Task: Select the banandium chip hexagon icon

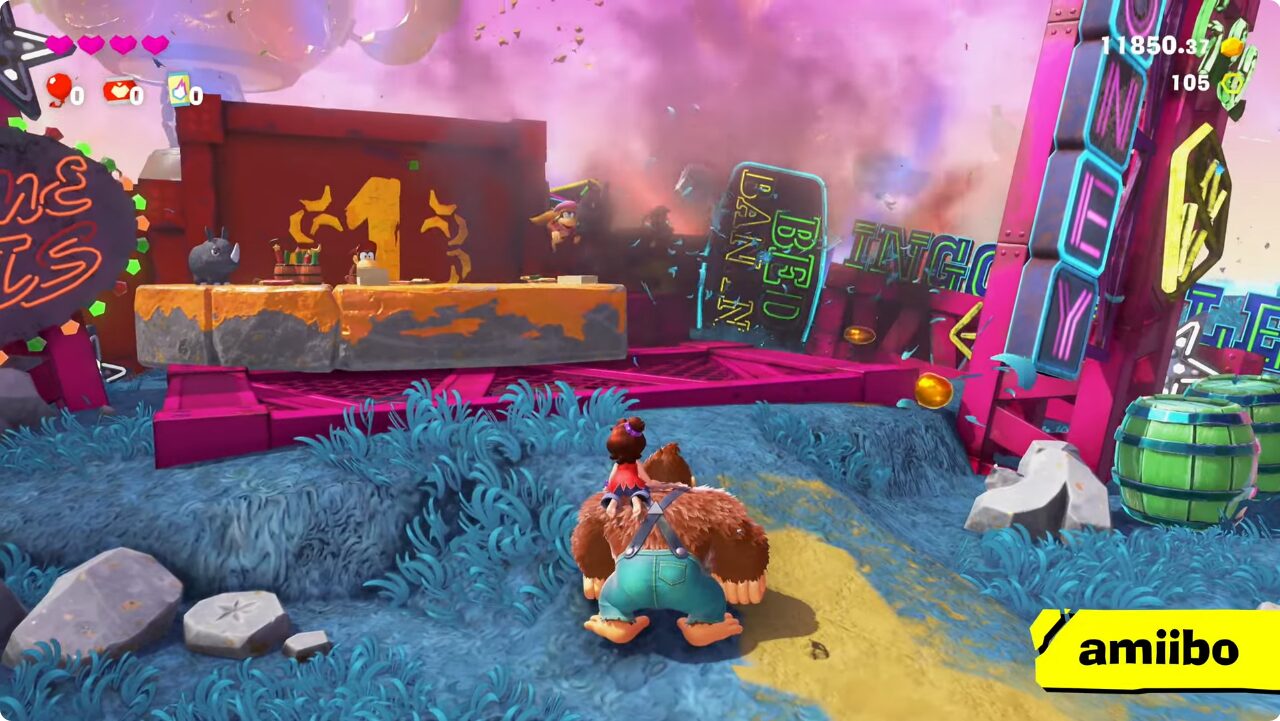Action: click(1233, 83)
